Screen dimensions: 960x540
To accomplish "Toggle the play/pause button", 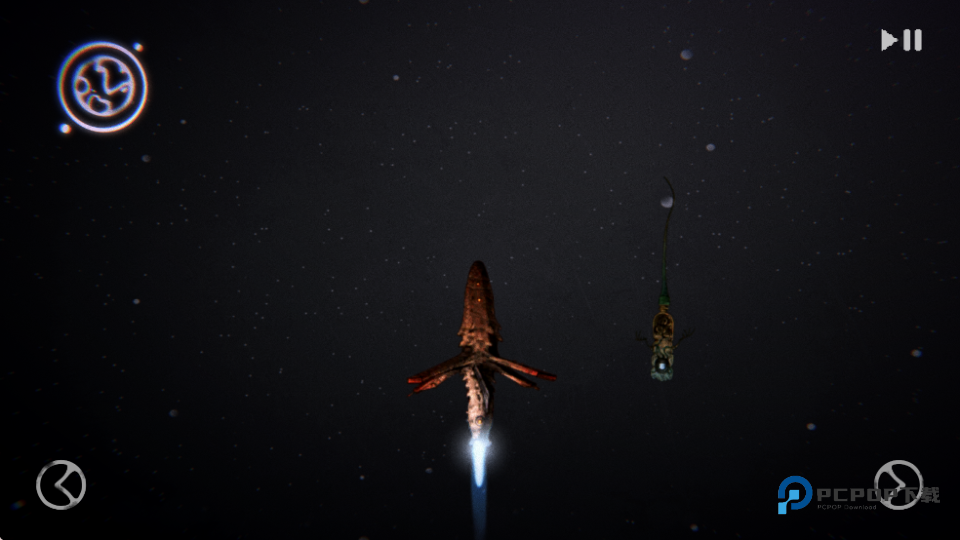I will point(901,40).
